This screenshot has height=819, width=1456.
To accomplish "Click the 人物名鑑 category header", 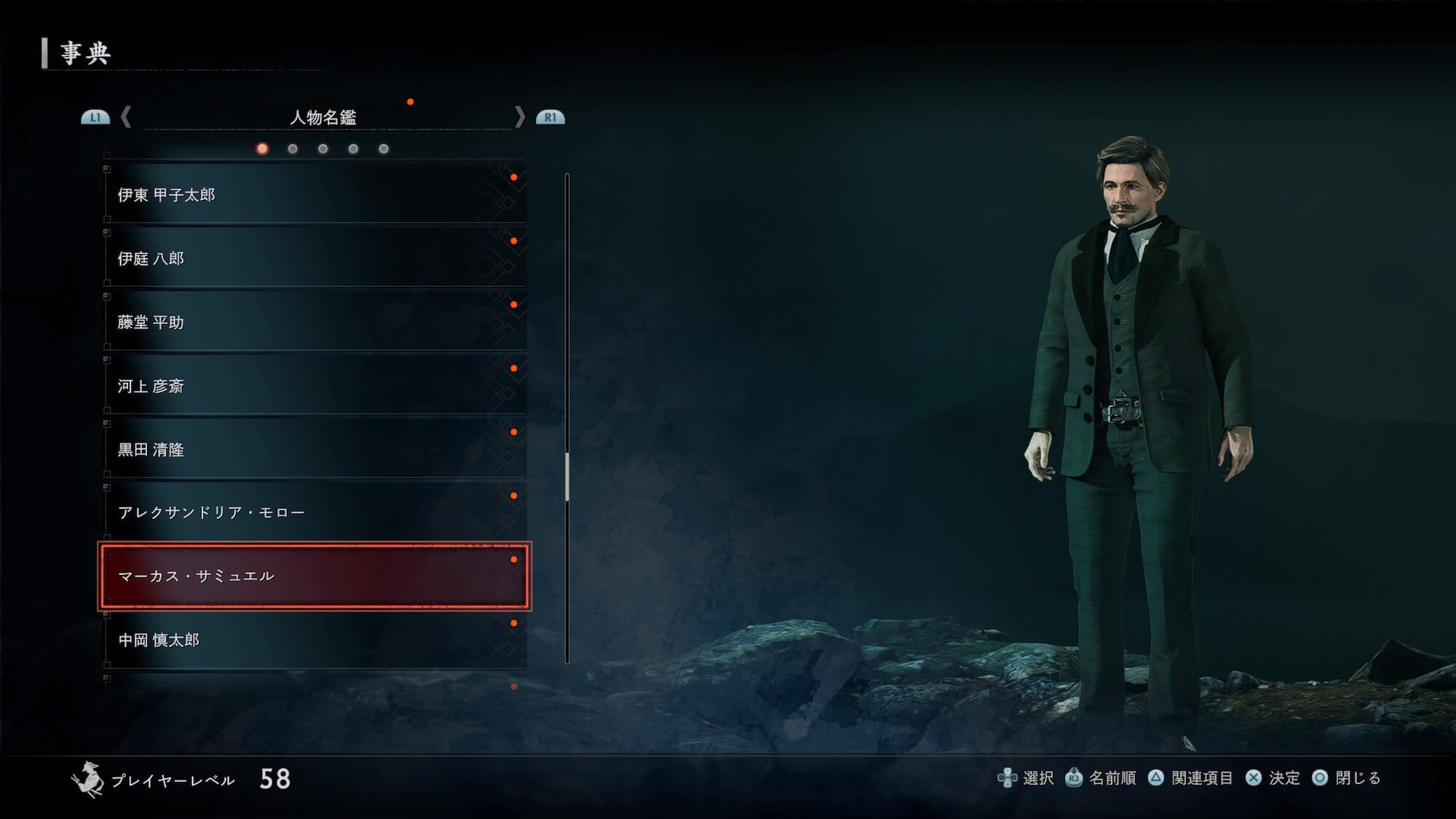I will [x=323, y=117].
